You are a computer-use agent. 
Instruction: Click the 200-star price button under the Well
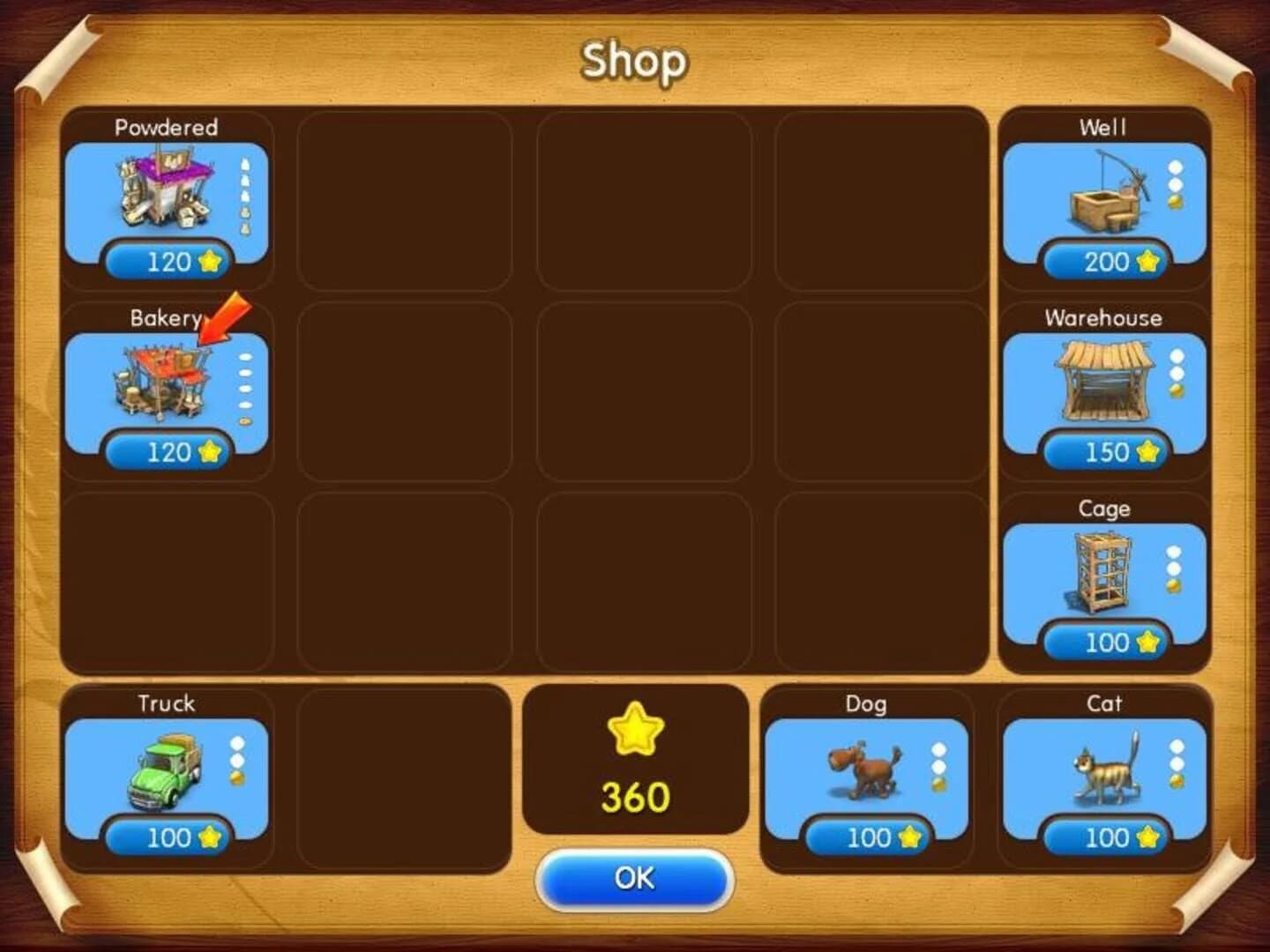pos(1103,264)
